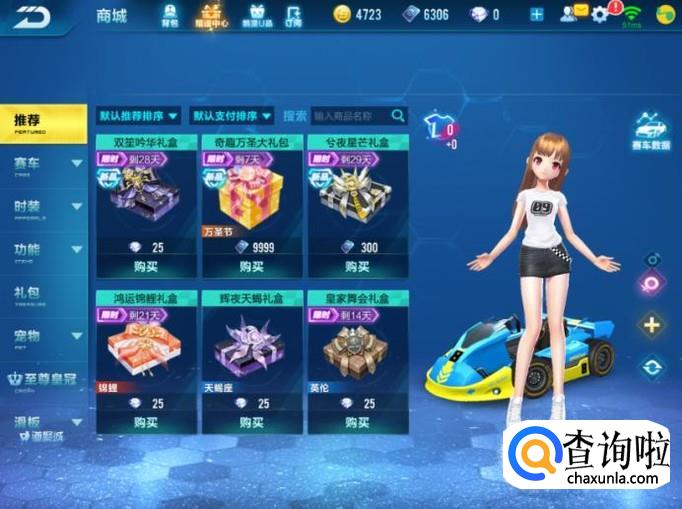
Task: Open the settings gear icon
Action: click(600, 14)
